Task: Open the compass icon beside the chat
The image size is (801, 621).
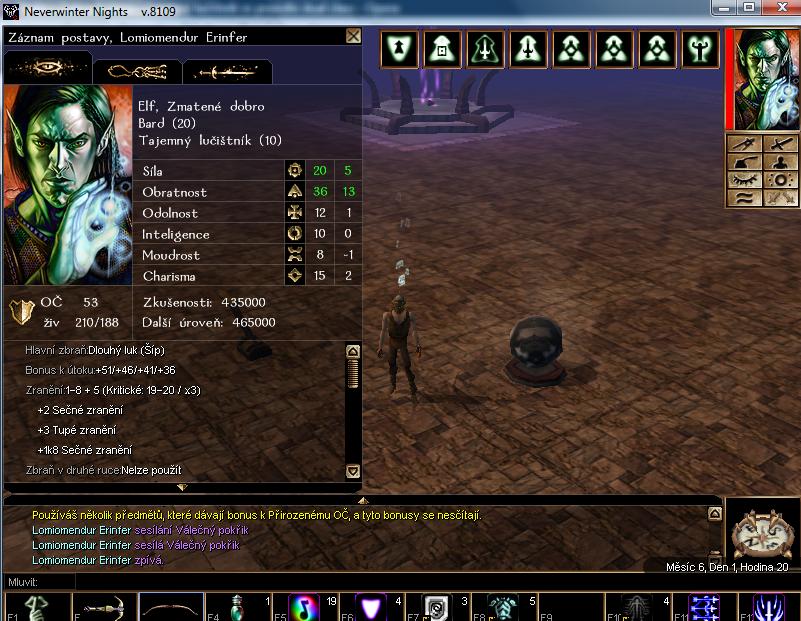Action: [759, 529]
